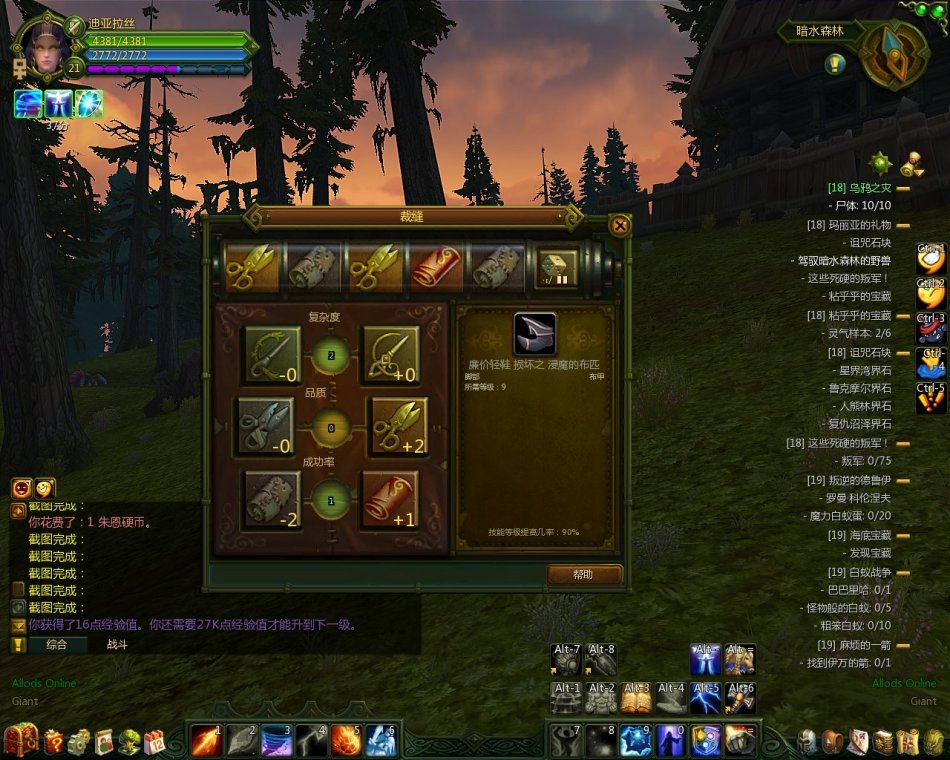This screenshot has height=760, width=950.
Task: Switch to the 战斗 combat chat tab
Action: (118, 645)
